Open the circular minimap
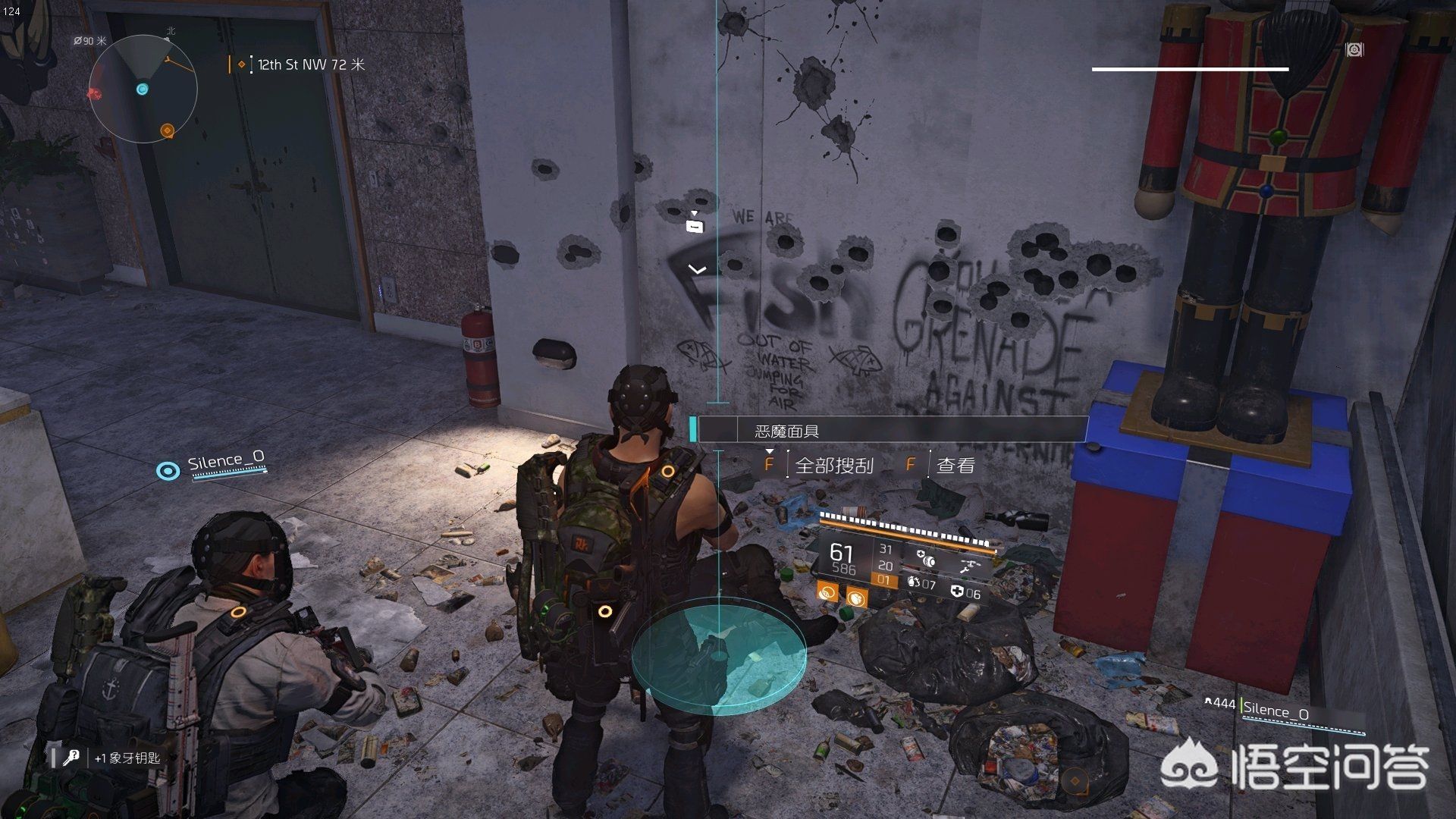Screen dimensions: 1456x819 click(143, 89)
